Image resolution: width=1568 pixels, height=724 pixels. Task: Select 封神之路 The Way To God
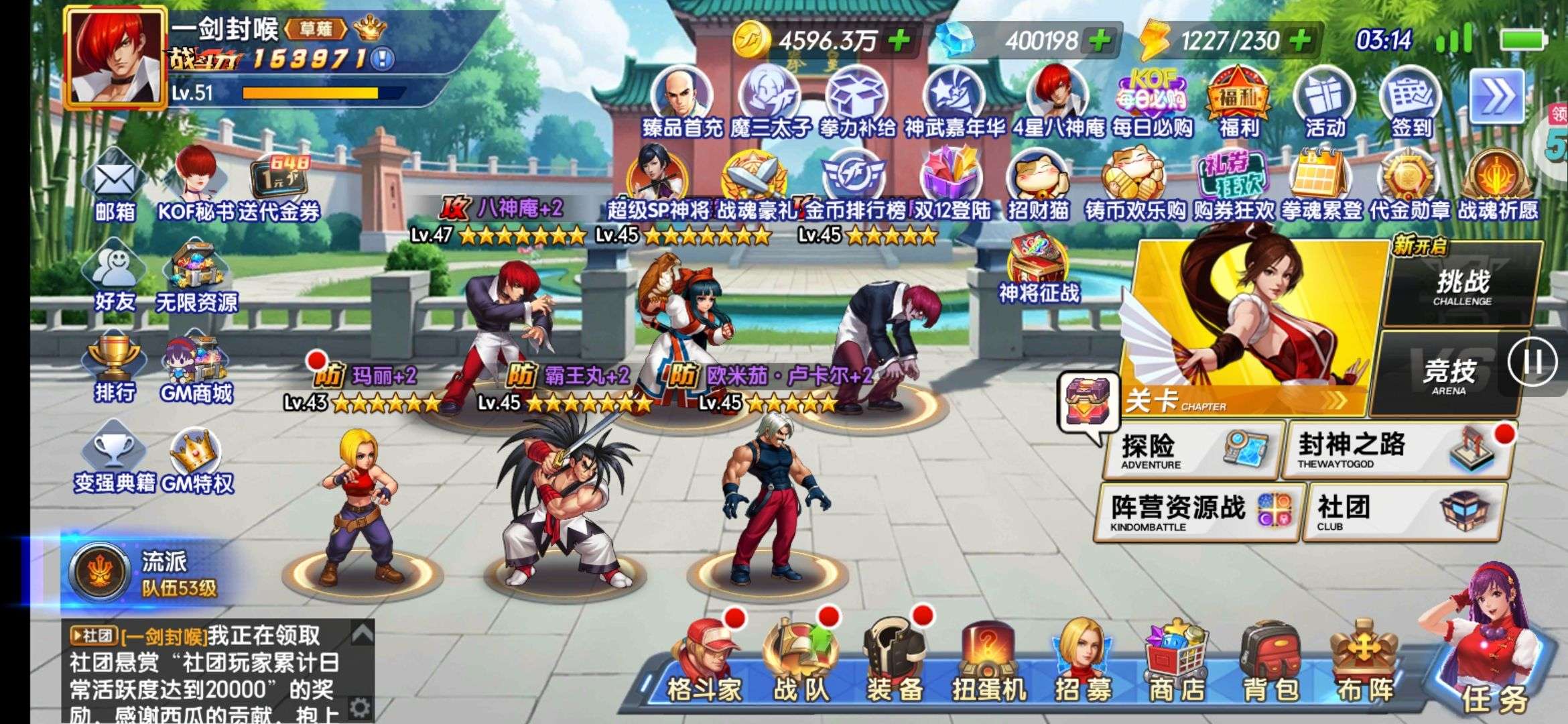point(1394,449)
